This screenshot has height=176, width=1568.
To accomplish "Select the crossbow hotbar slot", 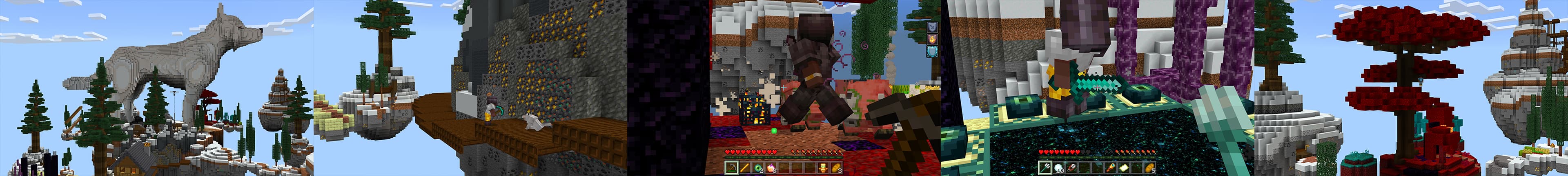I will [x=731, y=168].
